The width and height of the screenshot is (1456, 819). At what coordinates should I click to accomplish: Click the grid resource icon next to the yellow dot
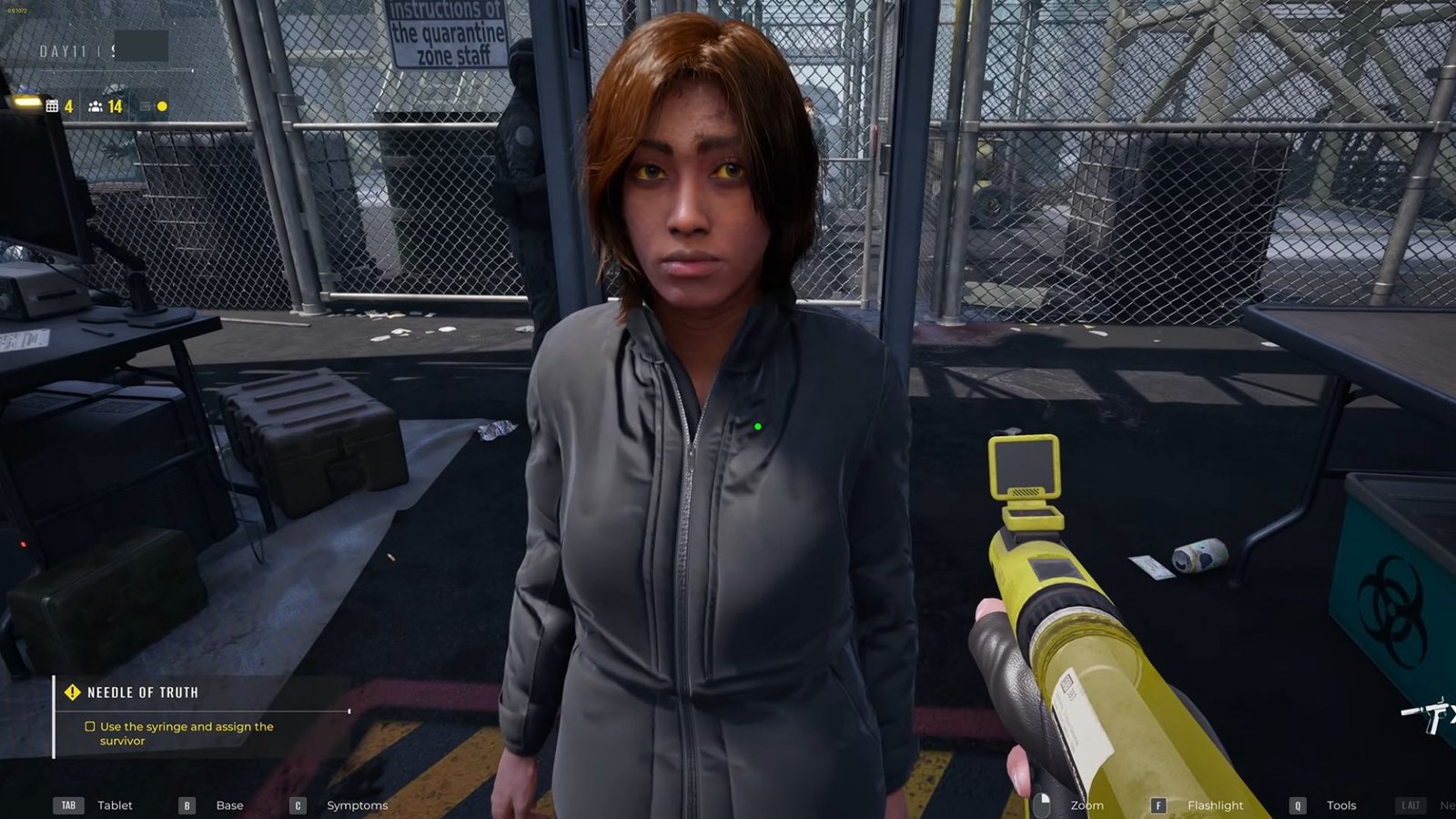click(145, 106)
